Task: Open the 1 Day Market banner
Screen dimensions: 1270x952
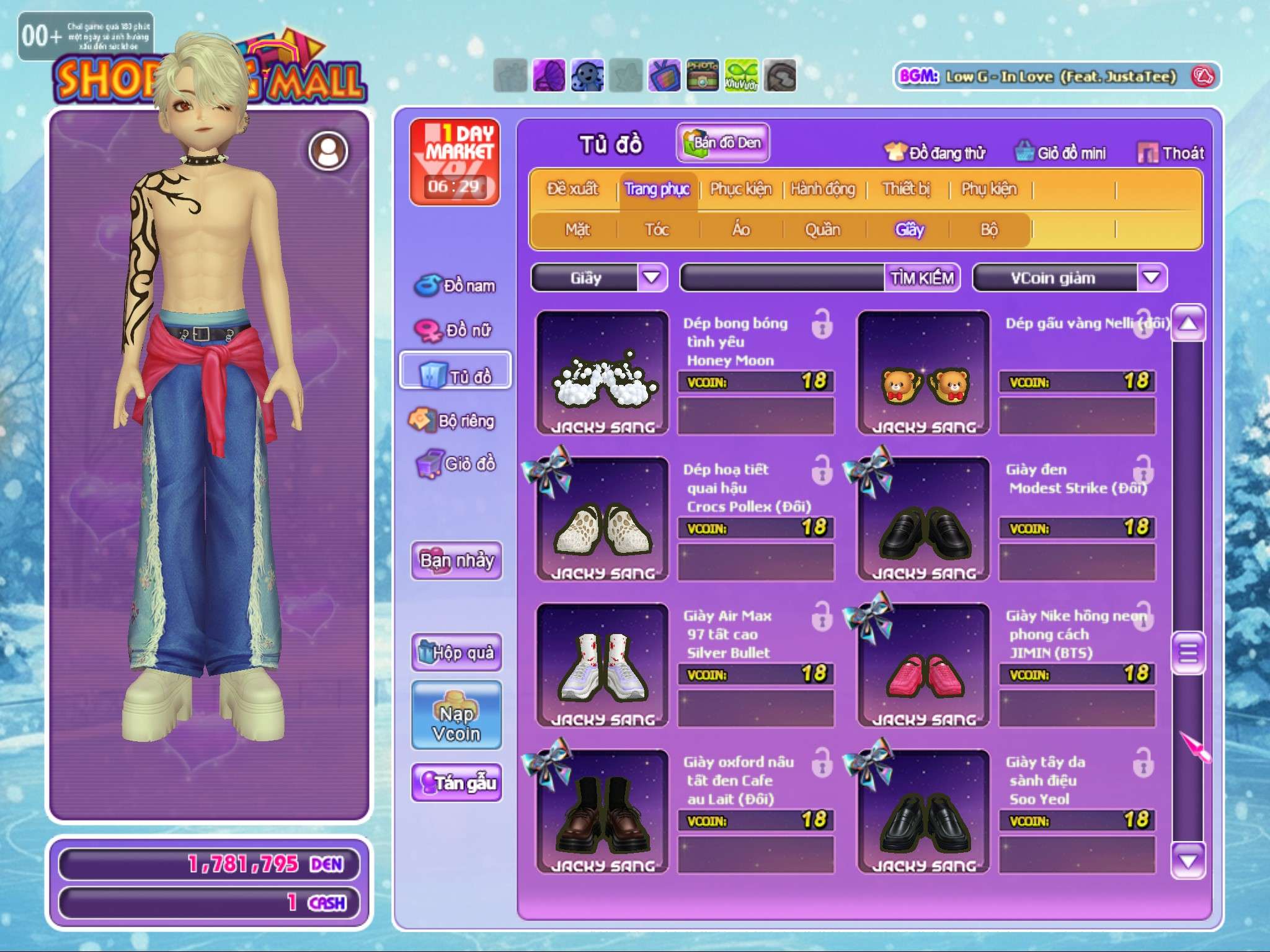Action: 455,162
